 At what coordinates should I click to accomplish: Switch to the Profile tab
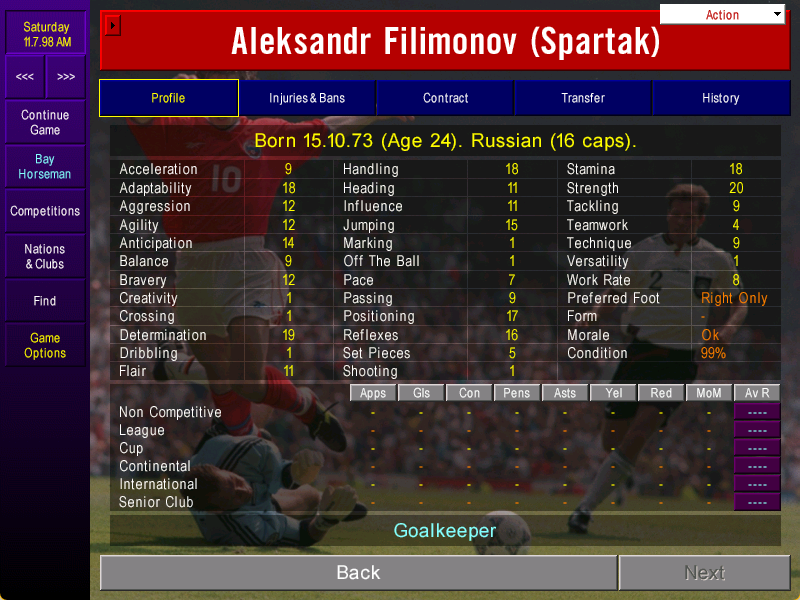(x=168, y=98)
